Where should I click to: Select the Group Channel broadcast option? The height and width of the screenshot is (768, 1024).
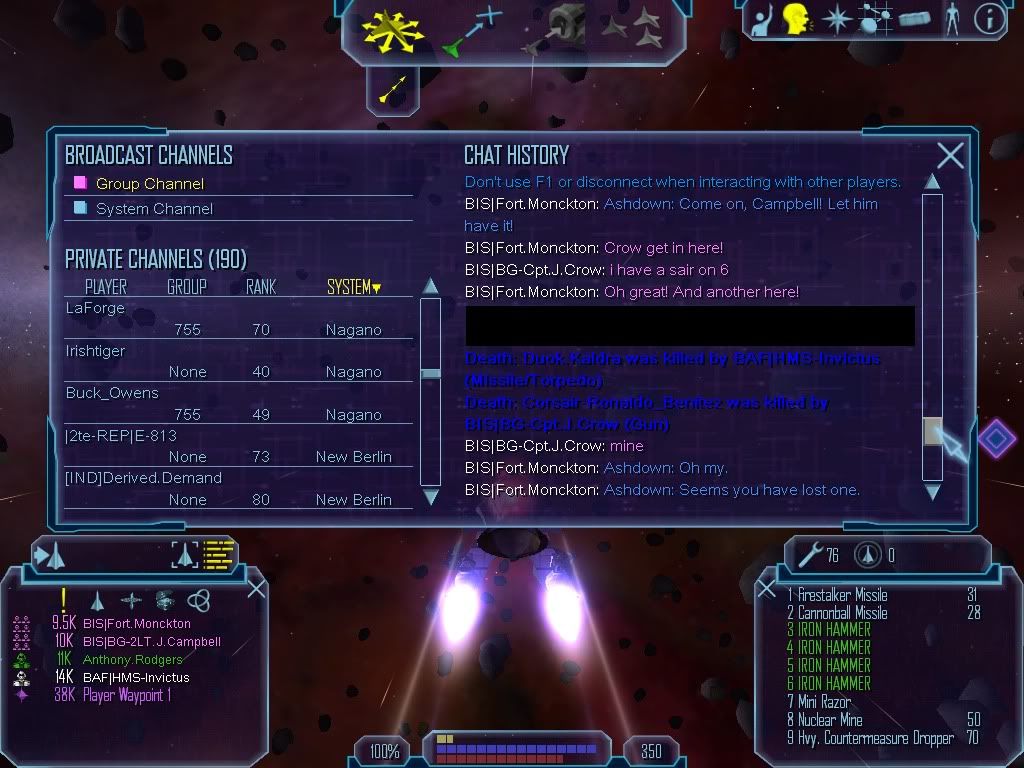(x=149, y=184)
